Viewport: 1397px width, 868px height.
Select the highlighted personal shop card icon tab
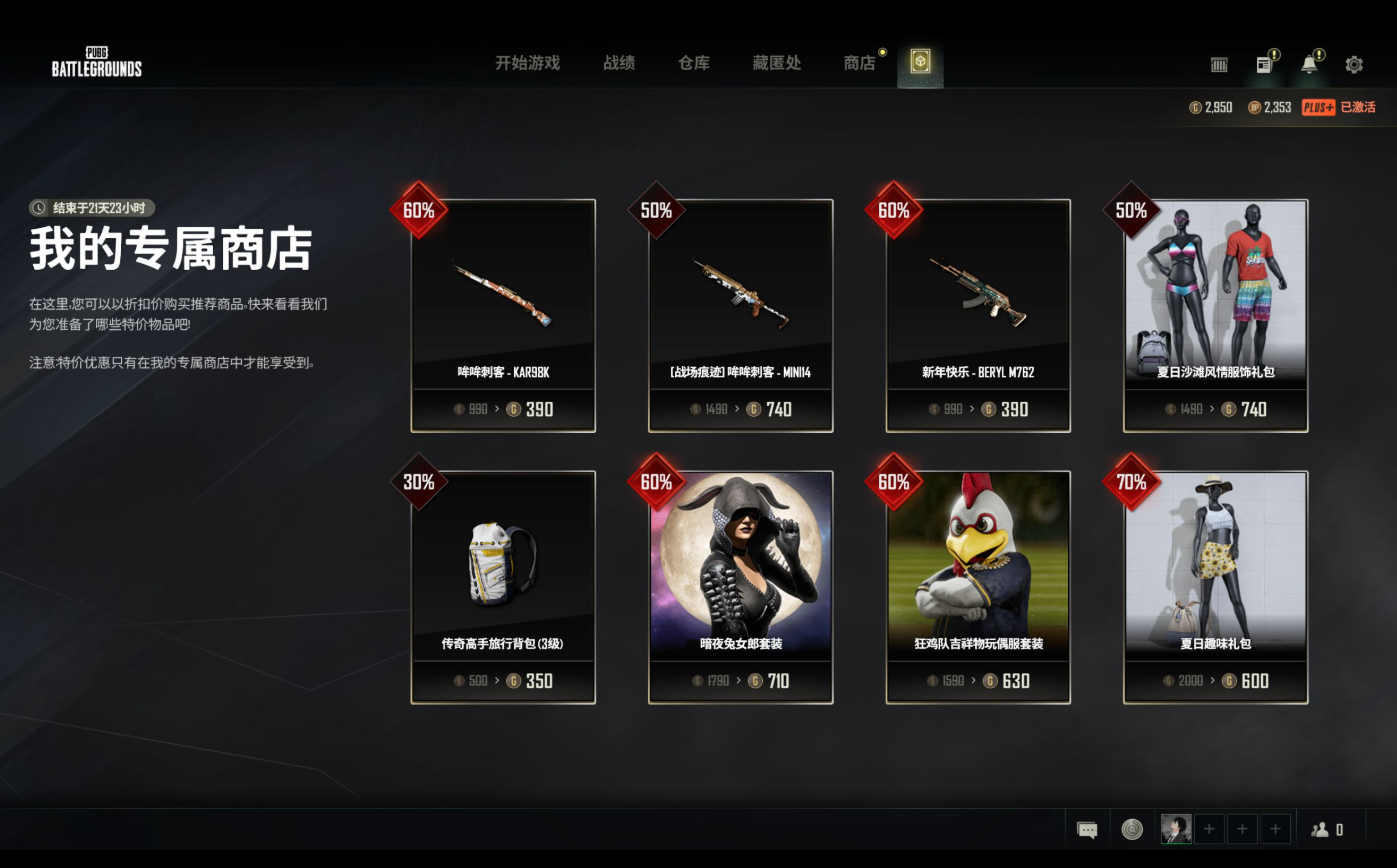click(920, 63)
